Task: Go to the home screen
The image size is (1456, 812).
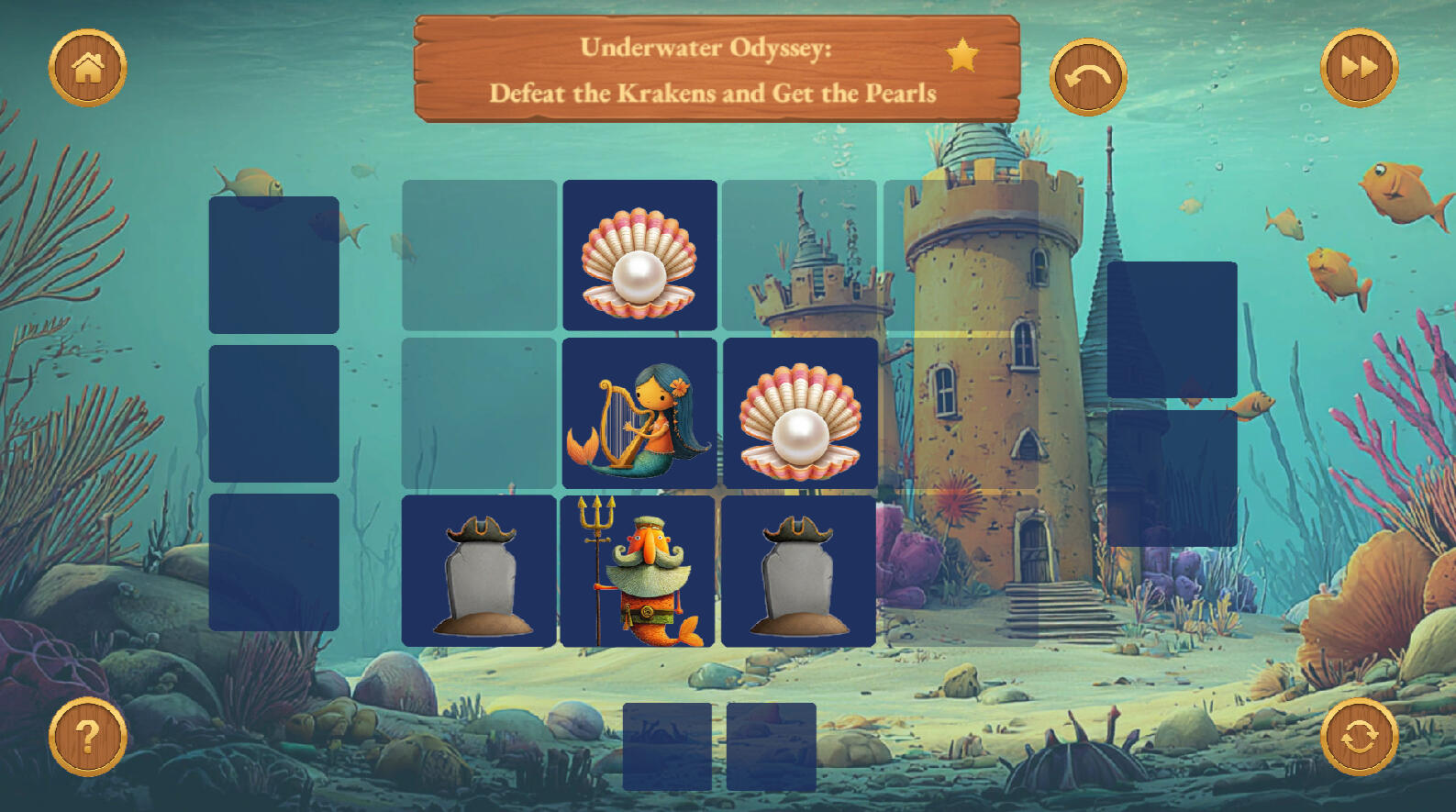Action: pyautogui.click(x=87, y=68)
